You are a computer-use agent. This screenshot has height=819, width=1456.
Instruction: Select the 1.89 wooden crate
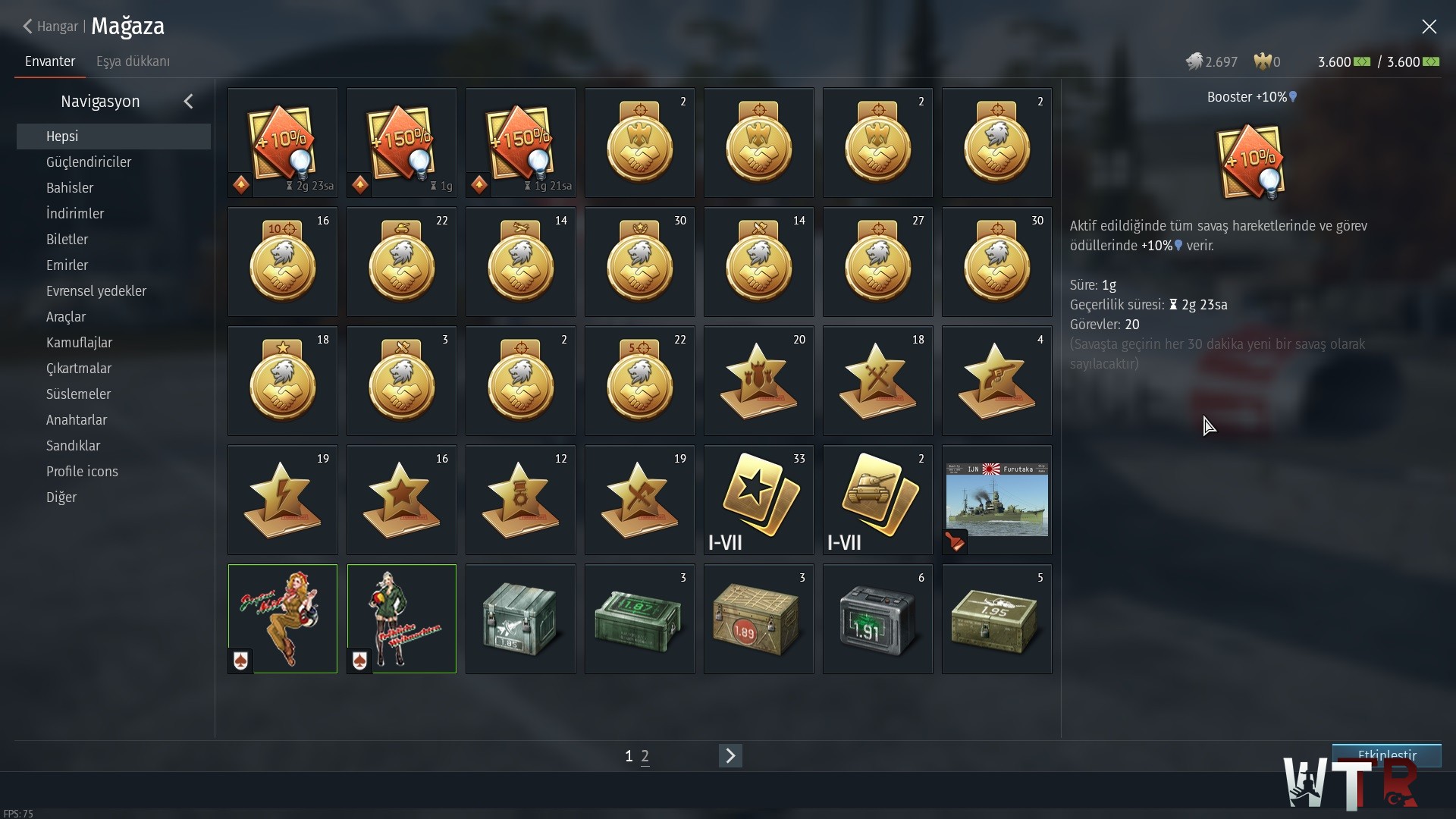pyautogui.click(x=758, y=619)
